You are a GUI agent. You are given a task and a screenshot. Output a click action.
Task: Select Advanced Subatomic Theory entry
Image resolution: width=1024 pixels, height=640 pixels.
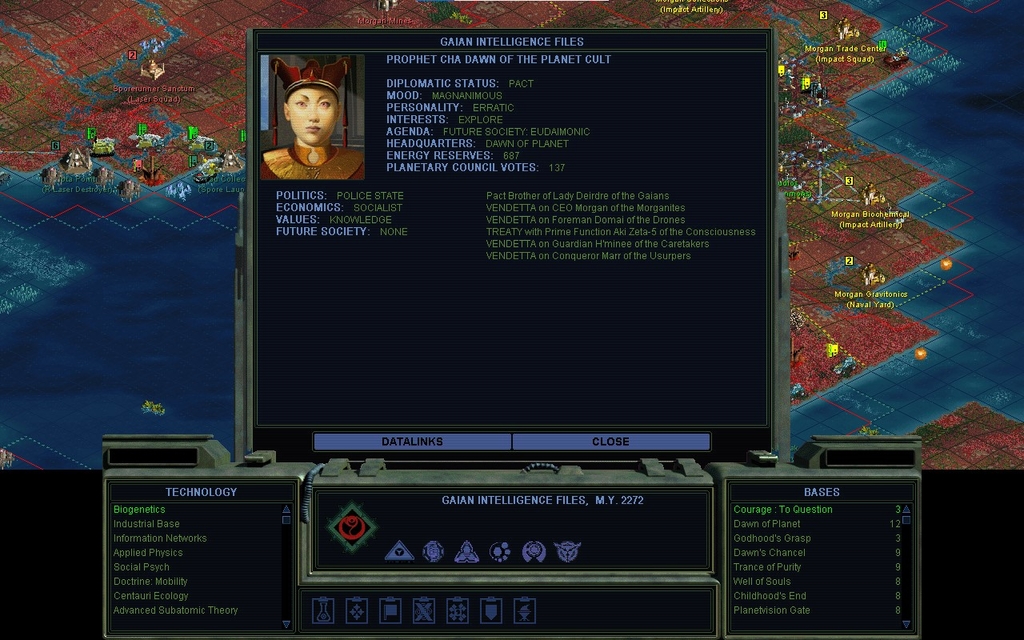(x=175, y=610)
